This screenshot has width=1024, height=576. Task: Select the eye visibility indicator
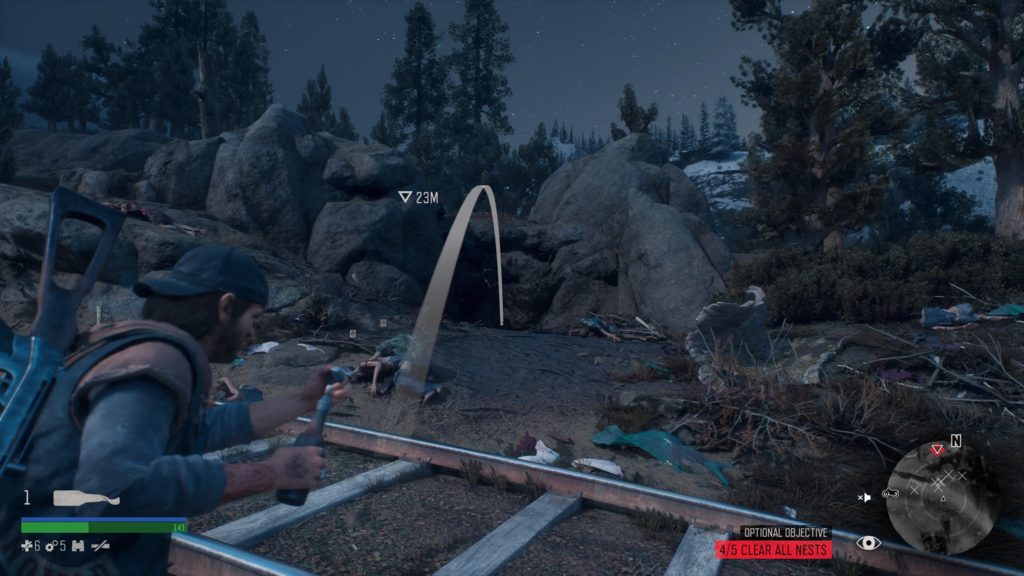869,543
